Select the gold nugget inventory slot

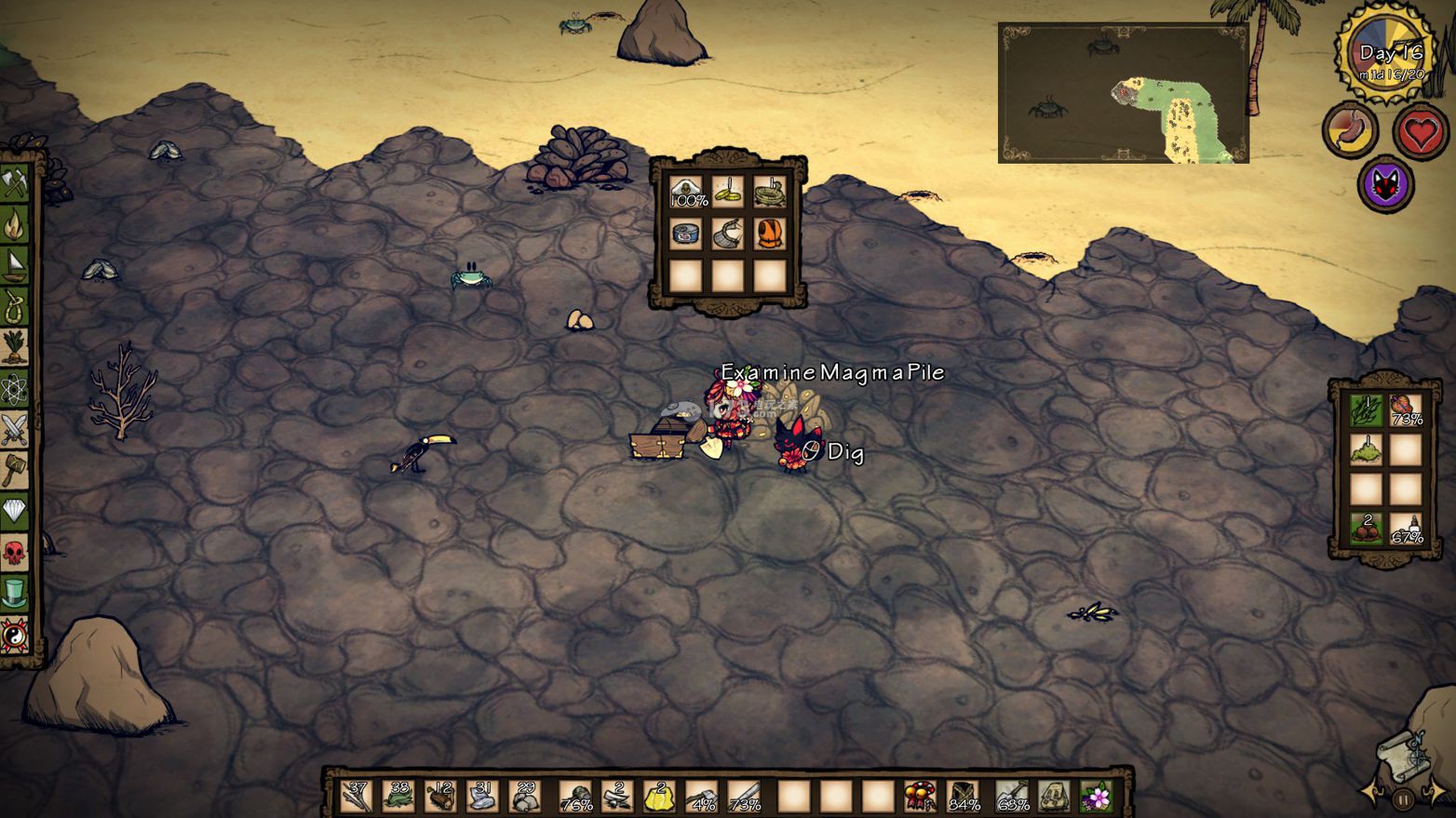(x=659, y=797)
